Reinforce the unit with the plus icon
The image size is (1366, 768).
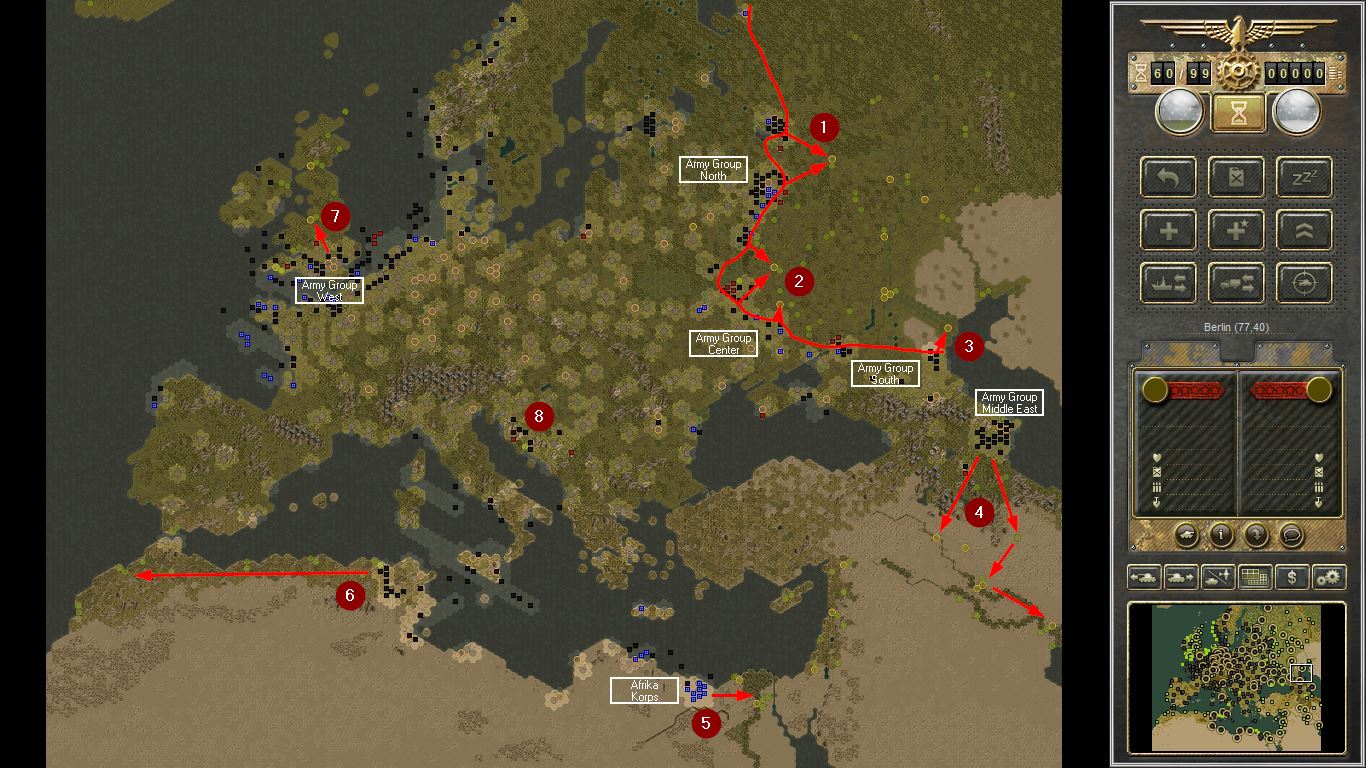point(1168,230)
